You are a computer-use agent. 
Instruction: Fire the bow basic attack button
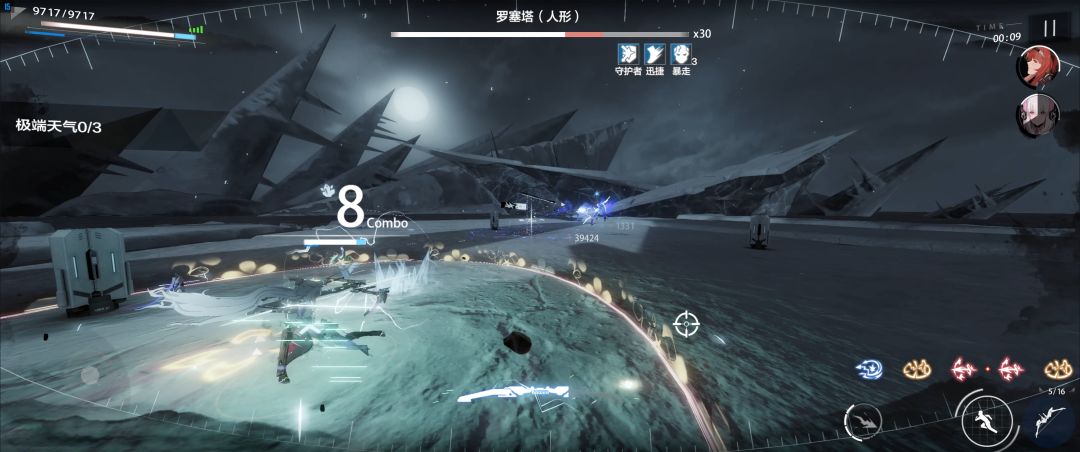(x=1050, y=421)
